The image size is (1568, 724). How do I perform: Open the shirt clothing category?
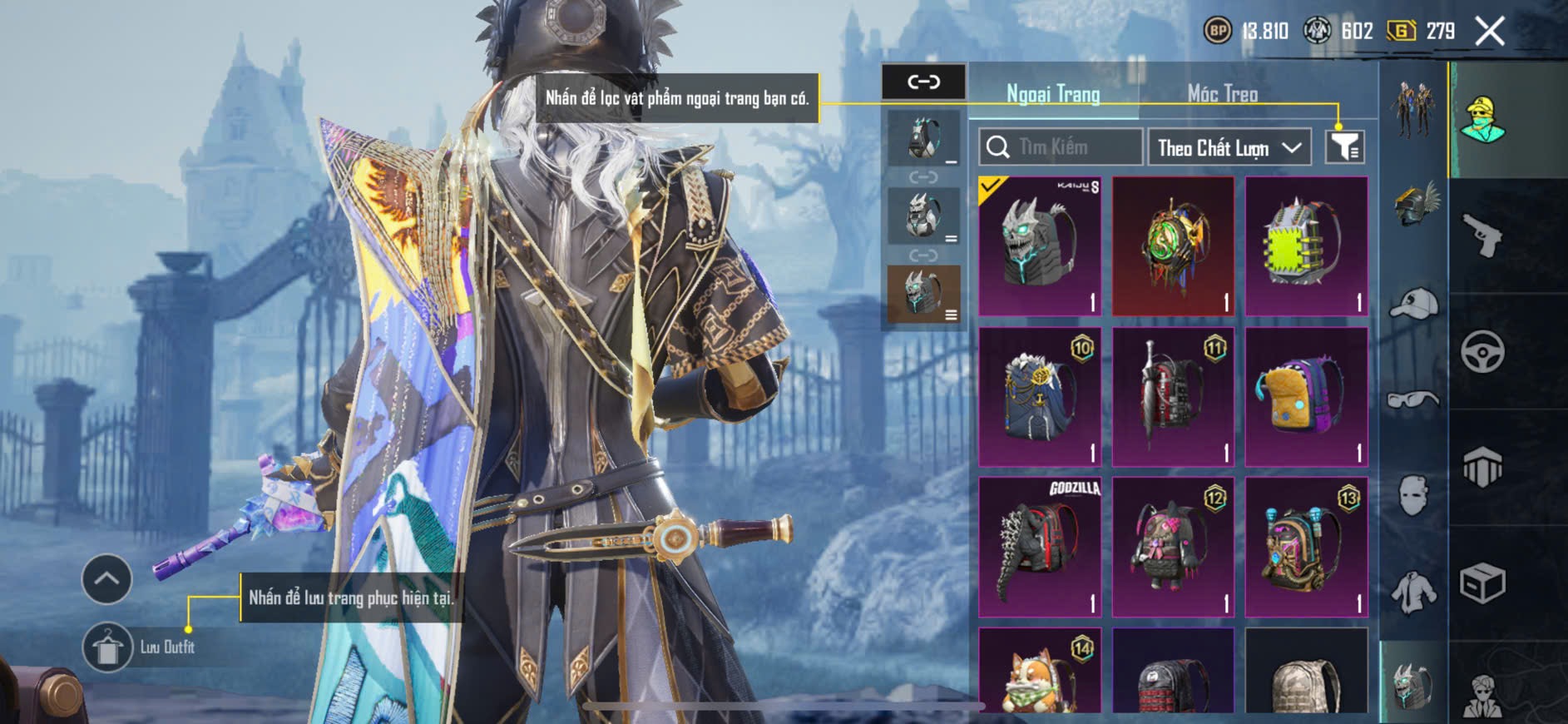click(x=1414, y=593)
